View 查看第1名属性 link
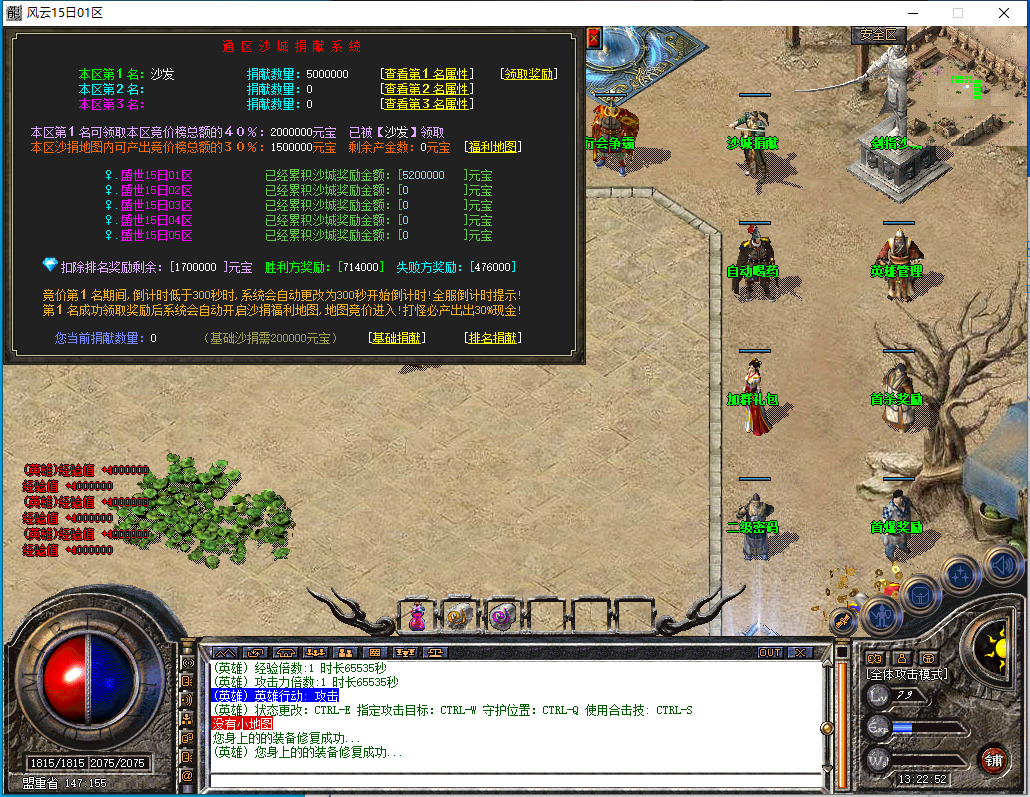 427,74
